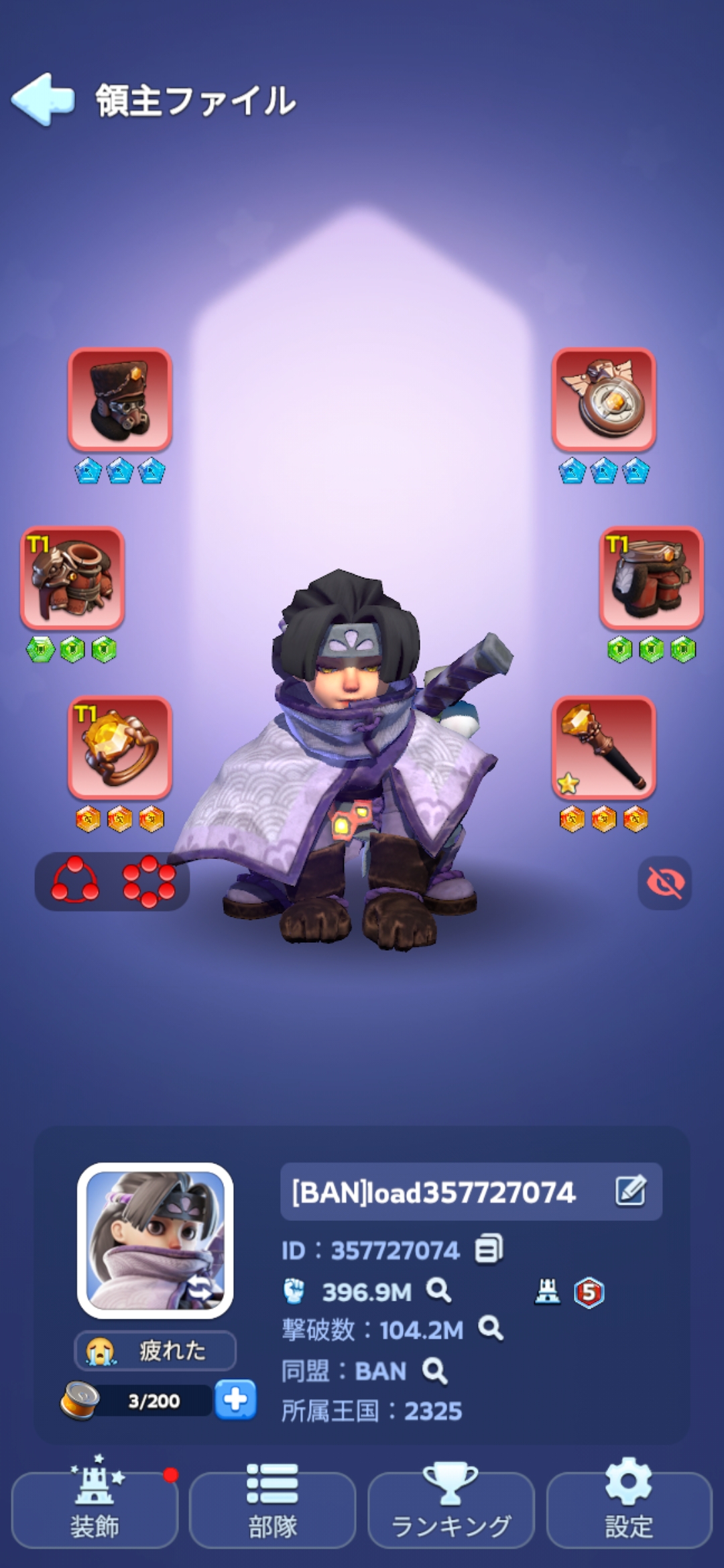Inspect power details with the 396.9M magnifier
Viewport: 724px width, 1568px height.
click(439, 1290)
